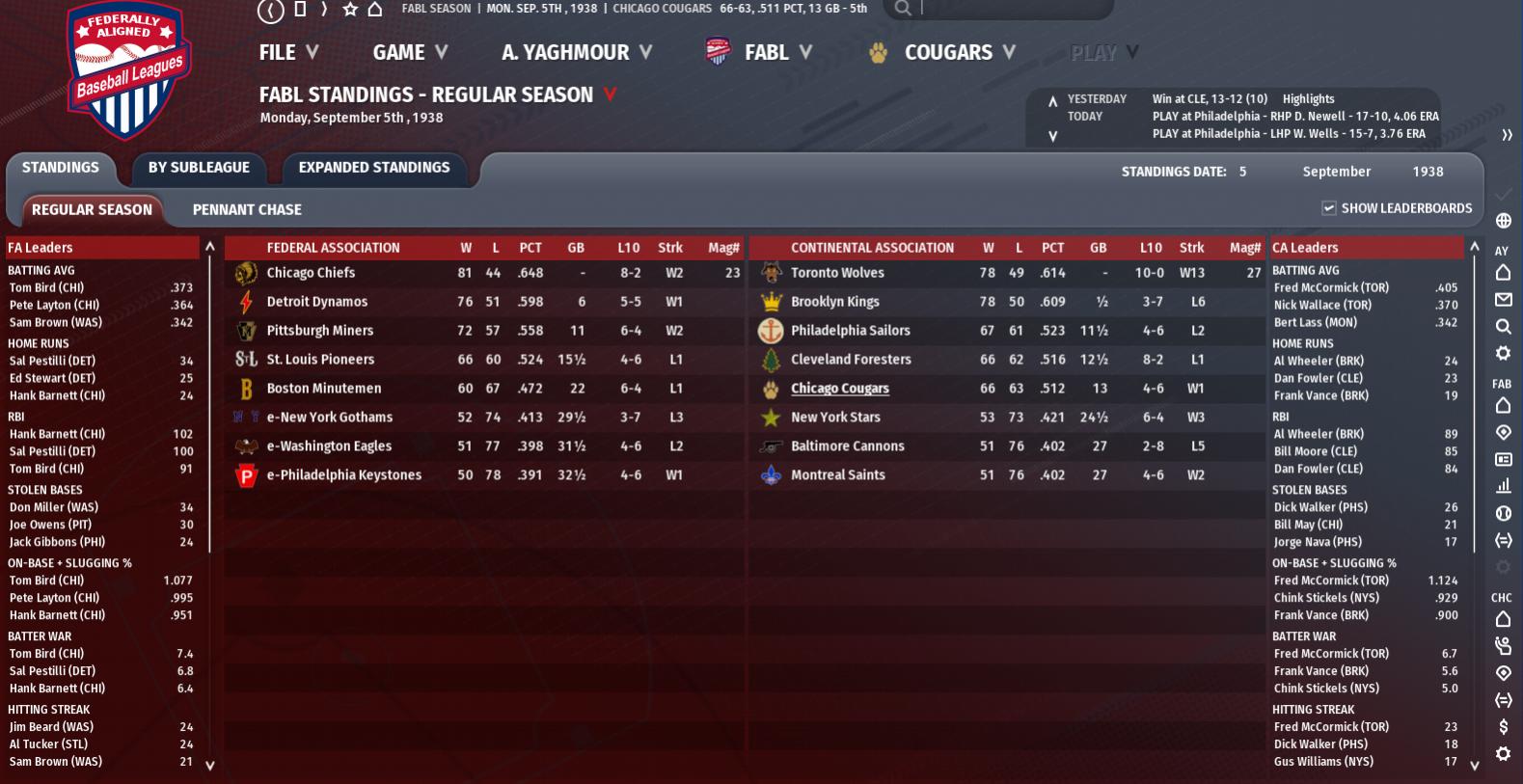
Task: Select the Pennant Chase sub-tab
Action: [x=247, y=210]
